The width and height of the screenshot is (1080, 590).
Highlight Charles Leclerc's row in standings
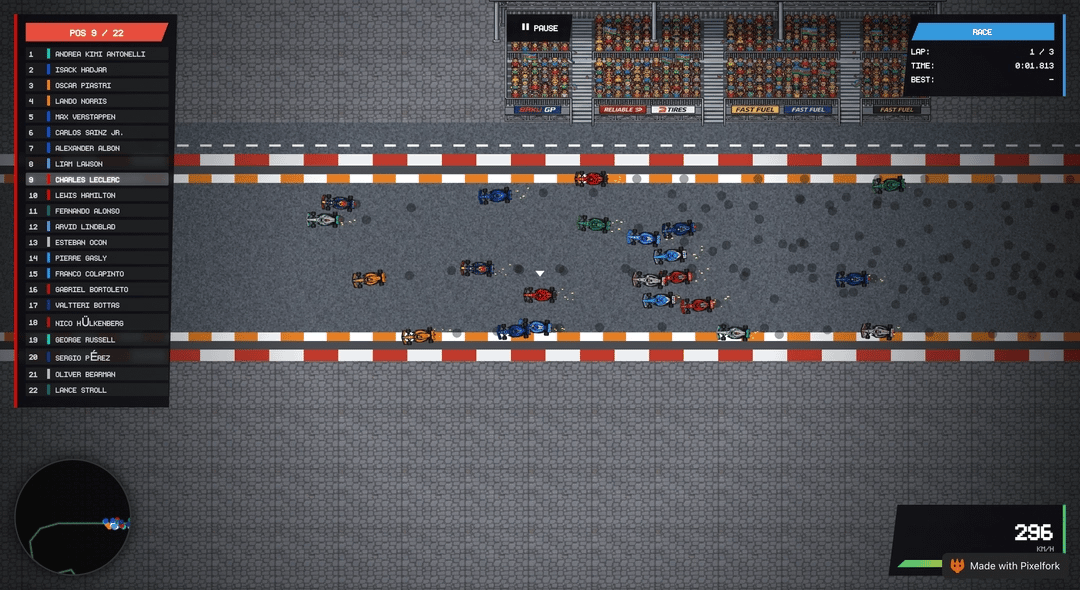click(x=98, y=180)
